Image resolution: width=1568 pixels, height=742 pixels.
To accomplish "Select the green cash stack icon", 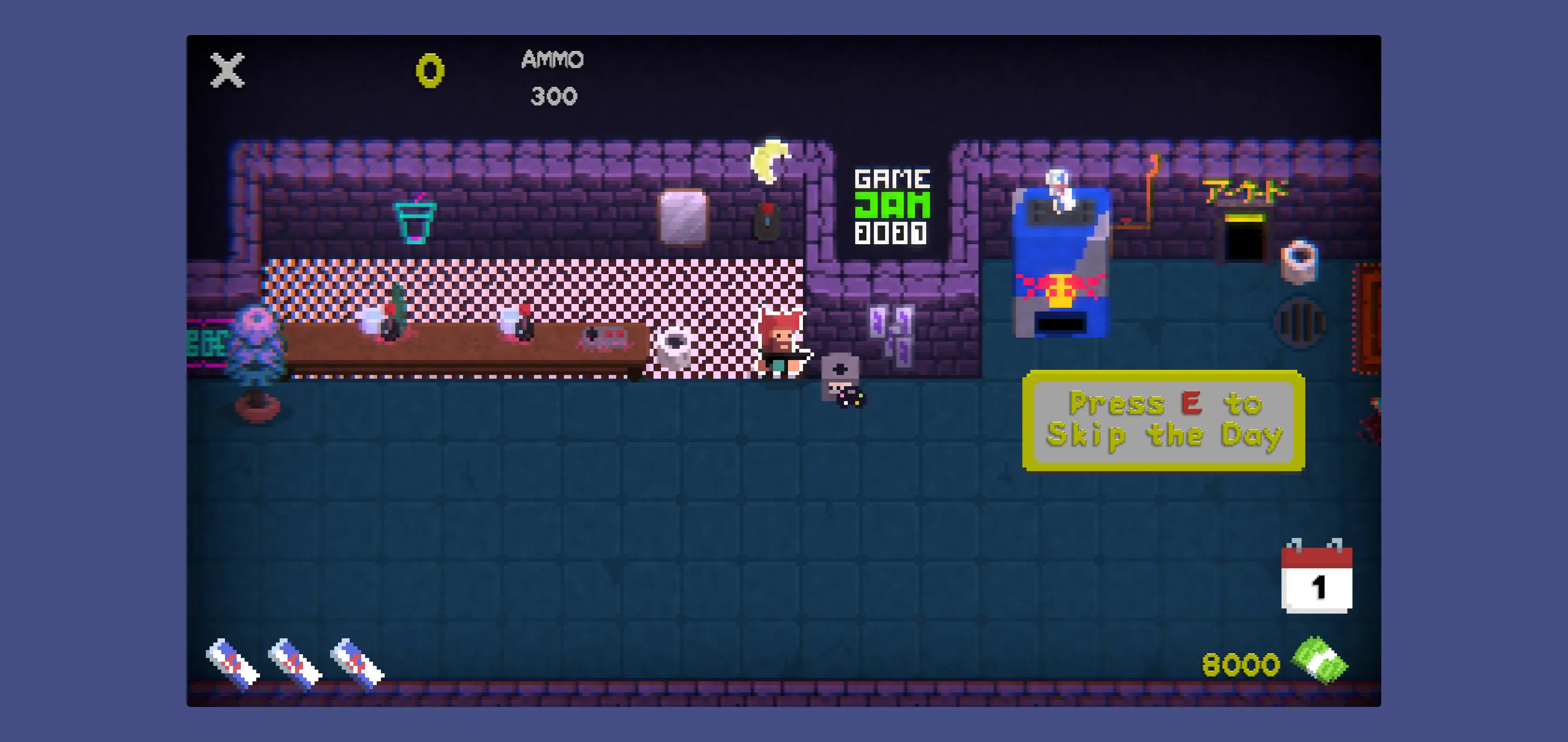I will [1320, 662].
